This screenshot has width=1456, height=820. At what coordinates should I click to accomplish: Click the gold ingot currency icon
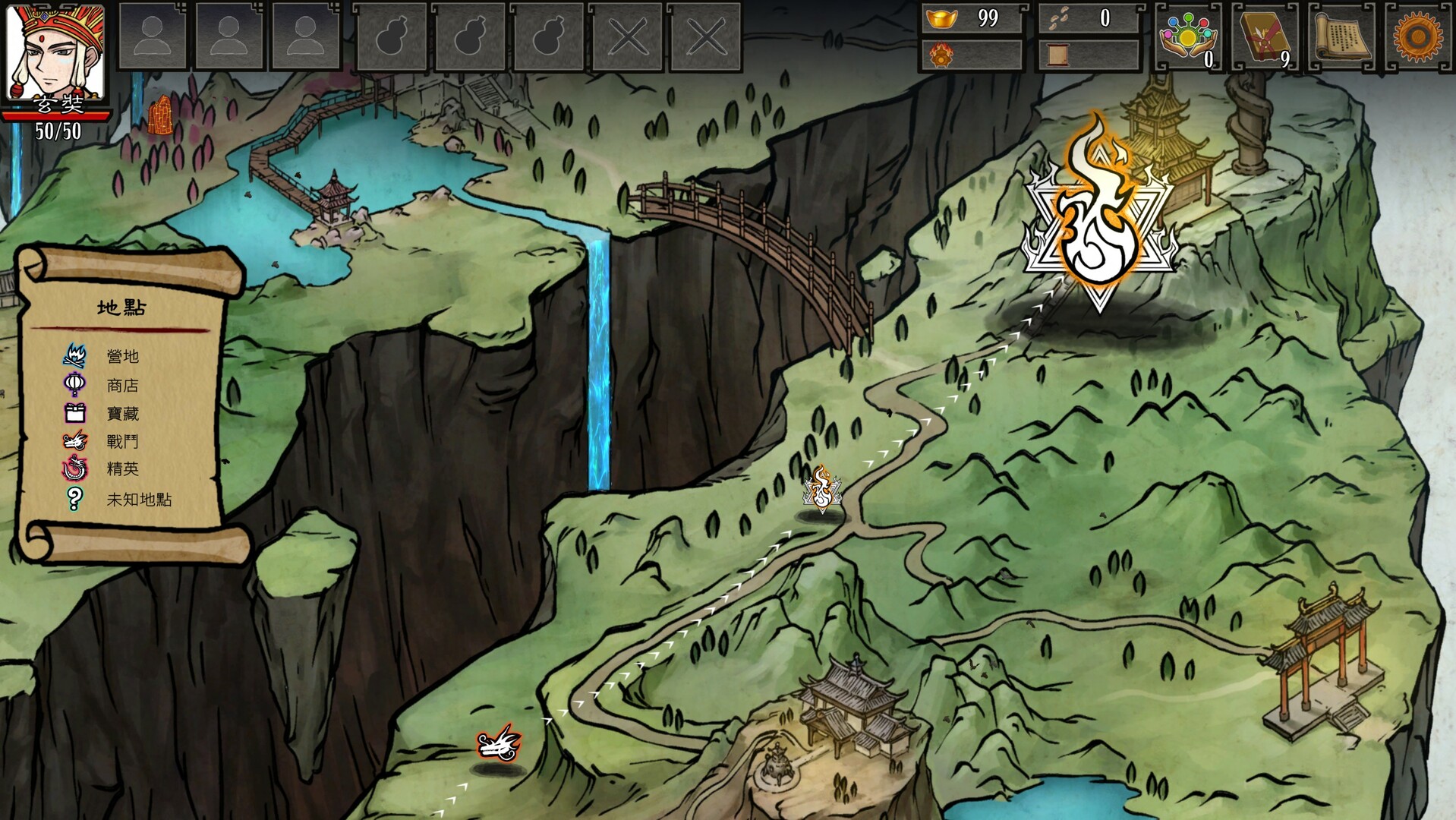[942, 18]
